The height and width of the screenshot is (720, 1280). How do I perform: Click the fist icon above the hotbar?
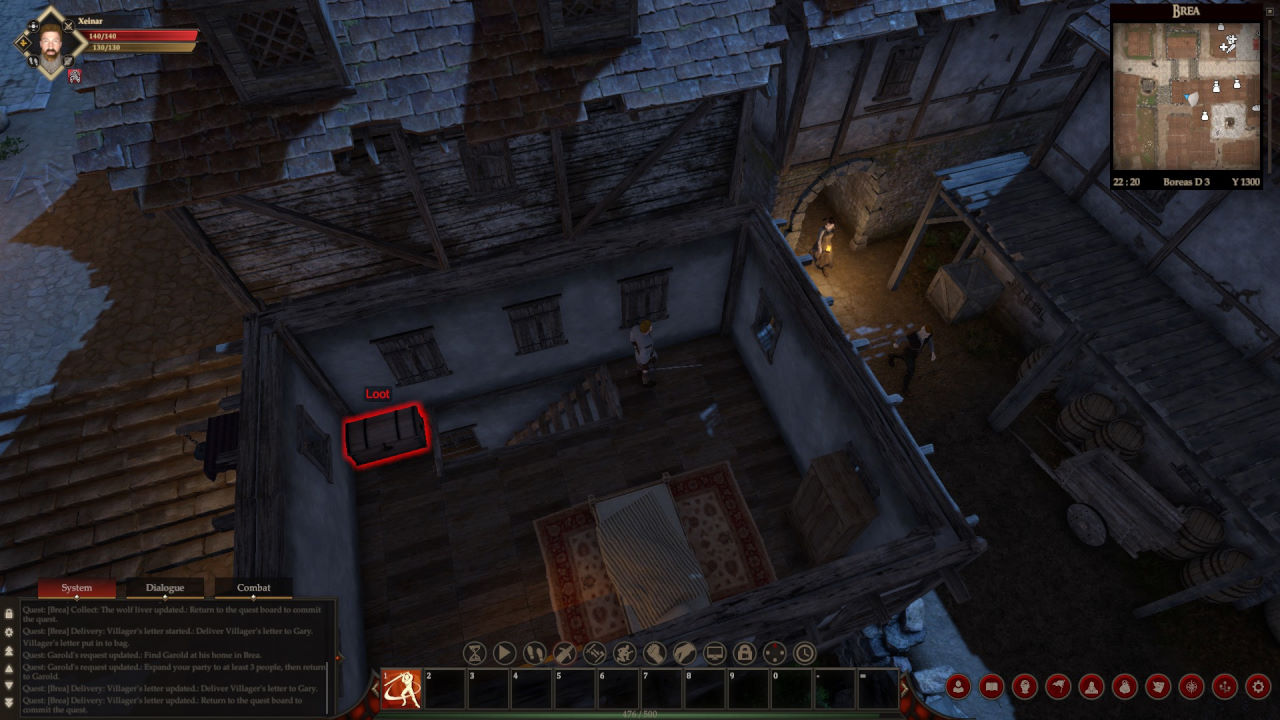655,654
